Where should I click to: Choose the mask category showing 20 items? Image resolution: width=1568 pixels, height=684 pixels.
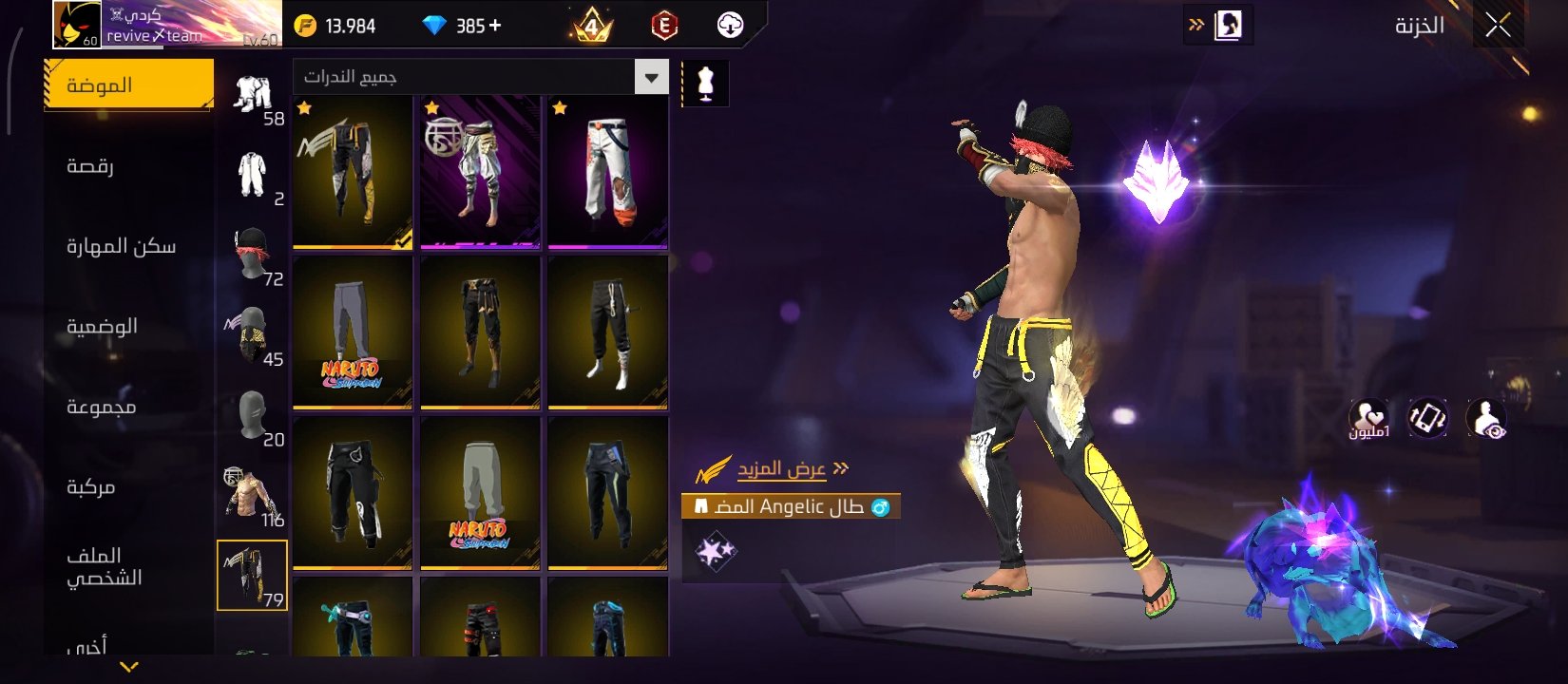[253, 417]
